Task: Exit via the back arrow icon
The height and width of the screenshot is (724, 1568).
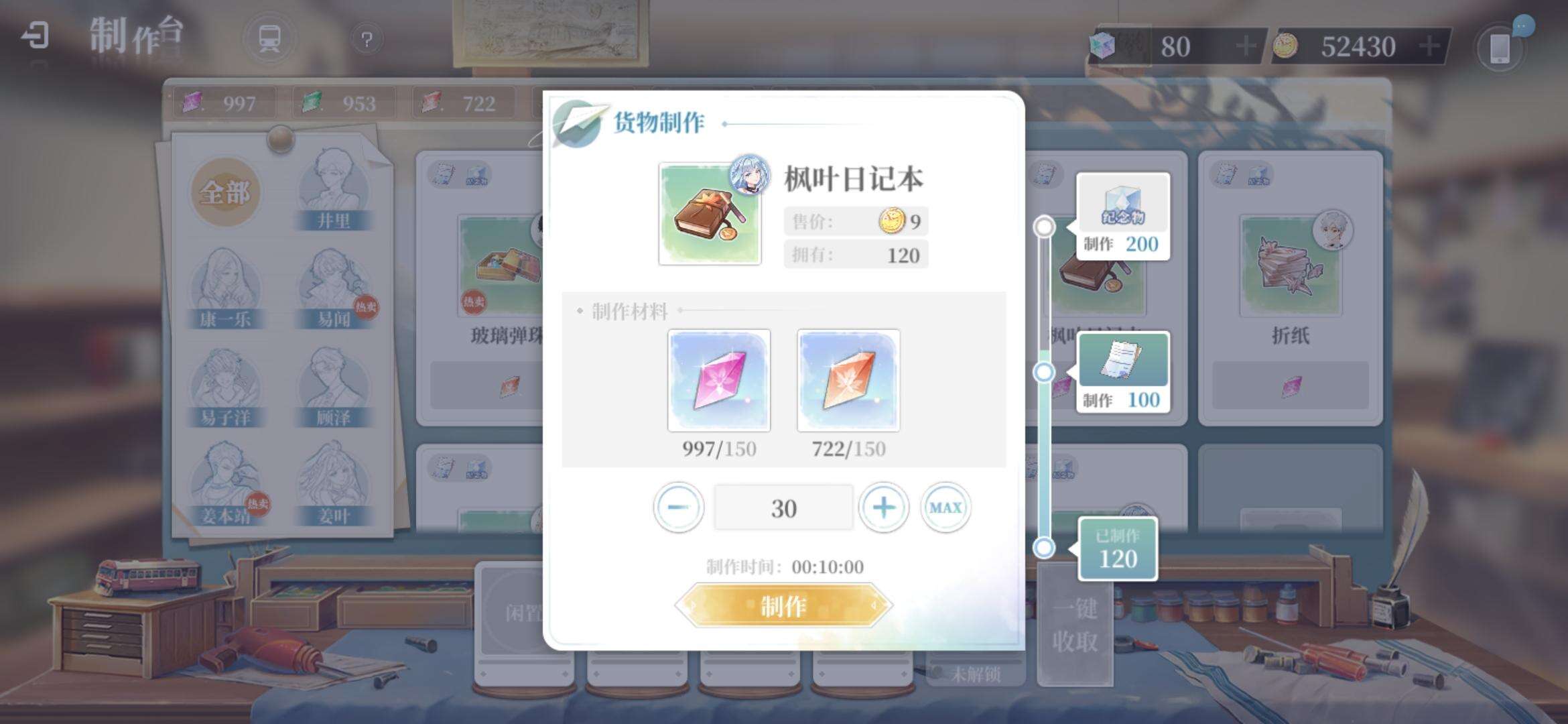Action: tap(35, 36)
